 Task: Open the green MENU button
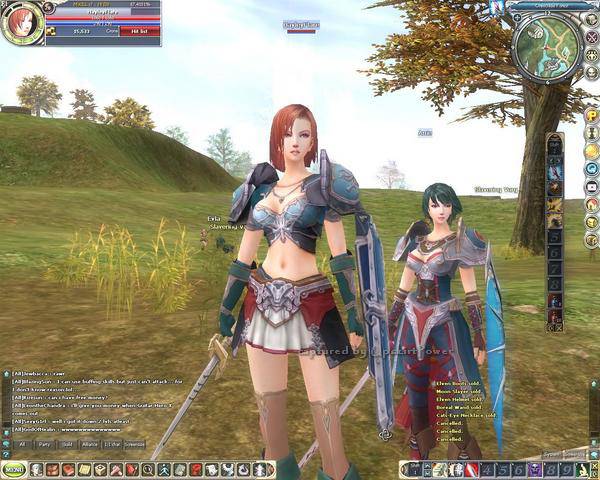14,468
